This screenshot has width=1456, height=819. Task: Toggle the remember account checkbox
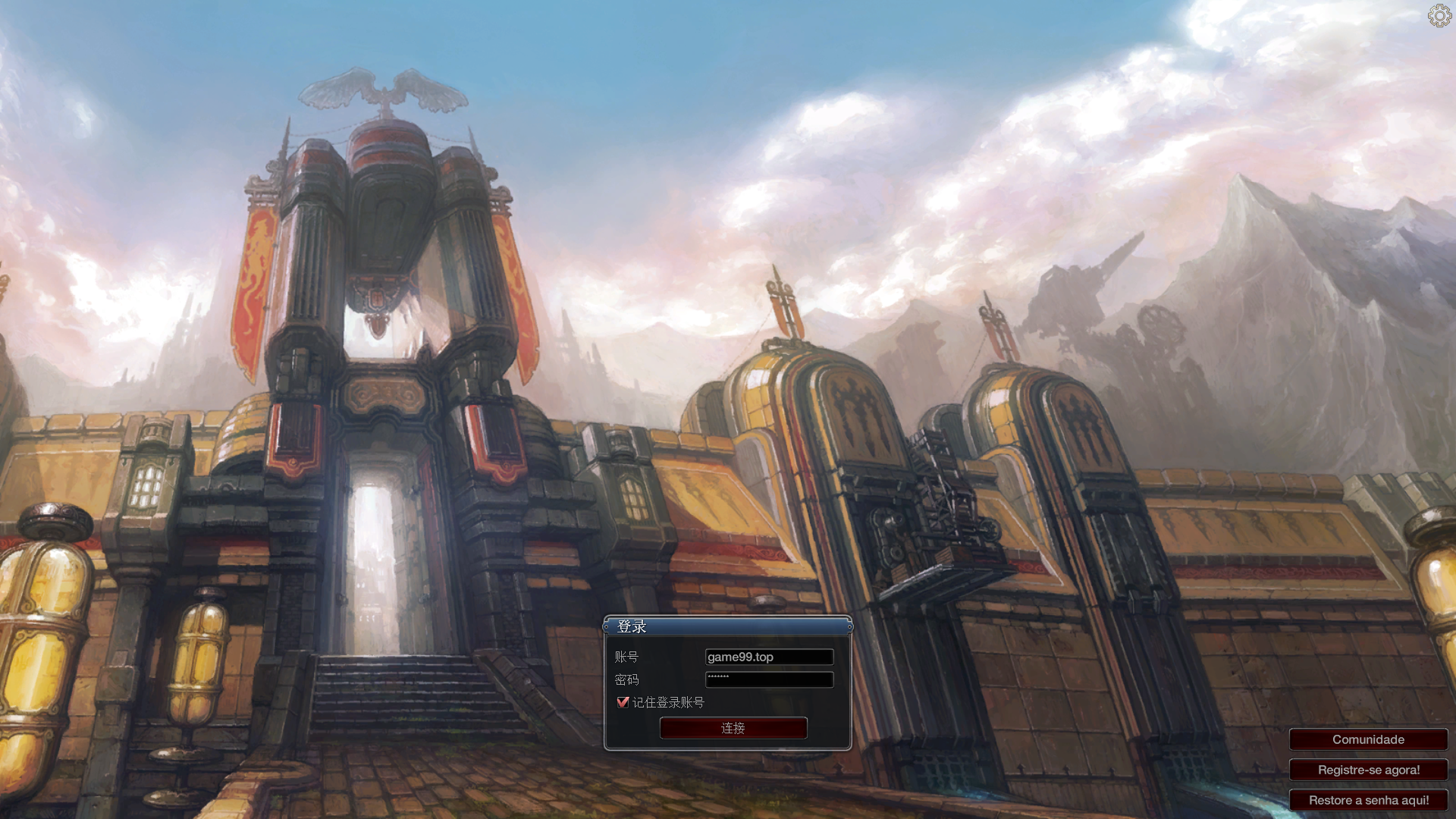623,702
